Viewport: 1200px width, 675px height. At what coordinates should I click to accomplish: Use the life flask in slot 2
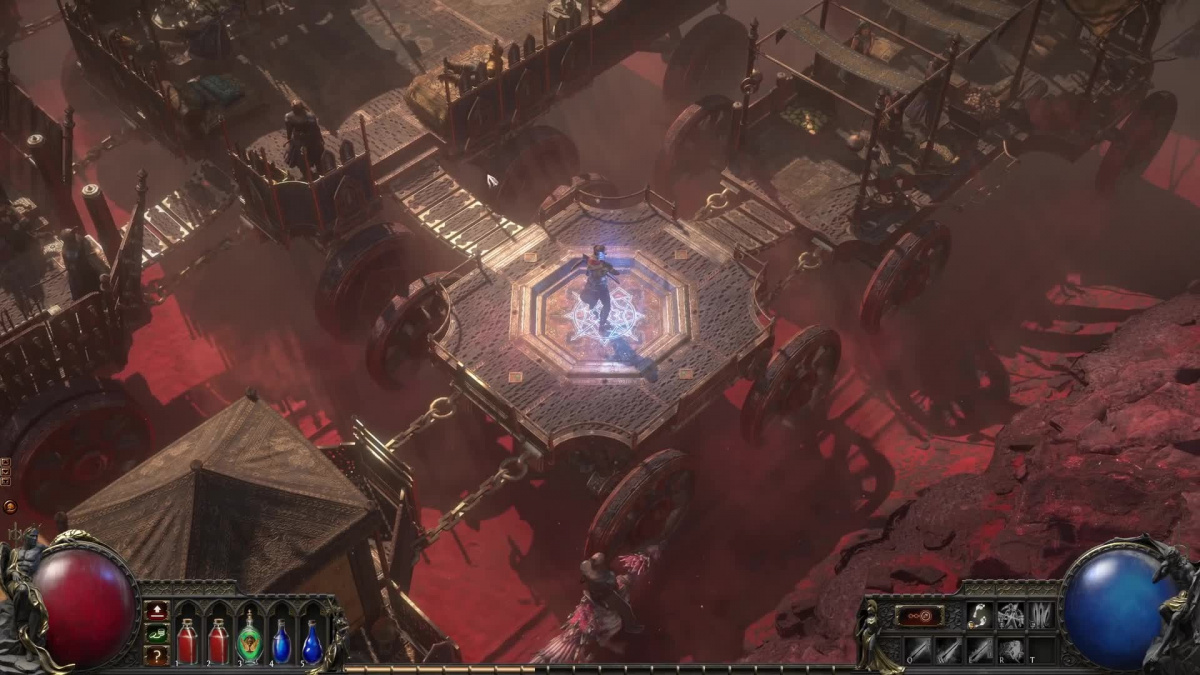coord(218,641)
